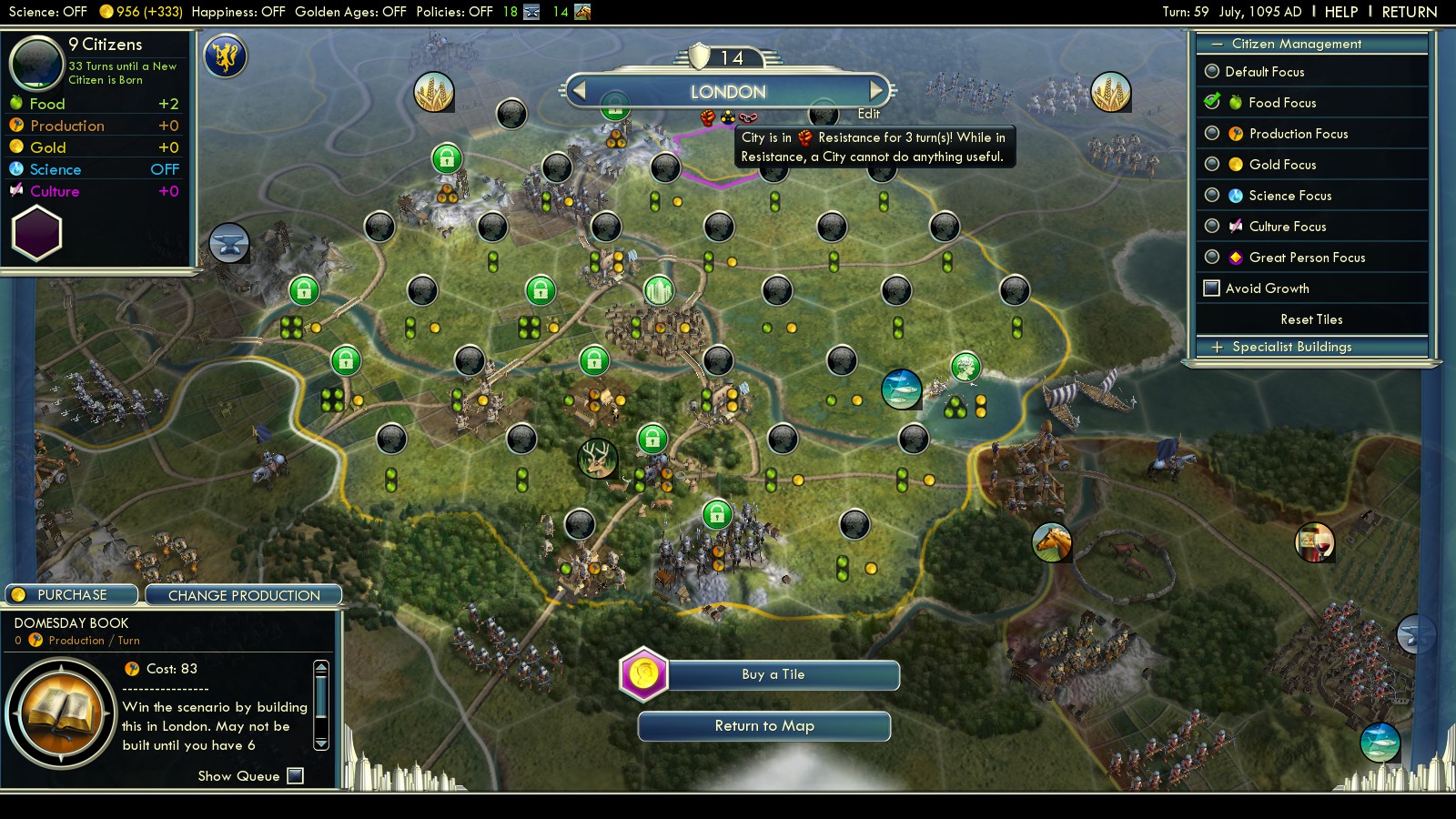Viewport: 1456px width, 819px height.
Task: Click Reset Tiles
Action: [1311, 319]
